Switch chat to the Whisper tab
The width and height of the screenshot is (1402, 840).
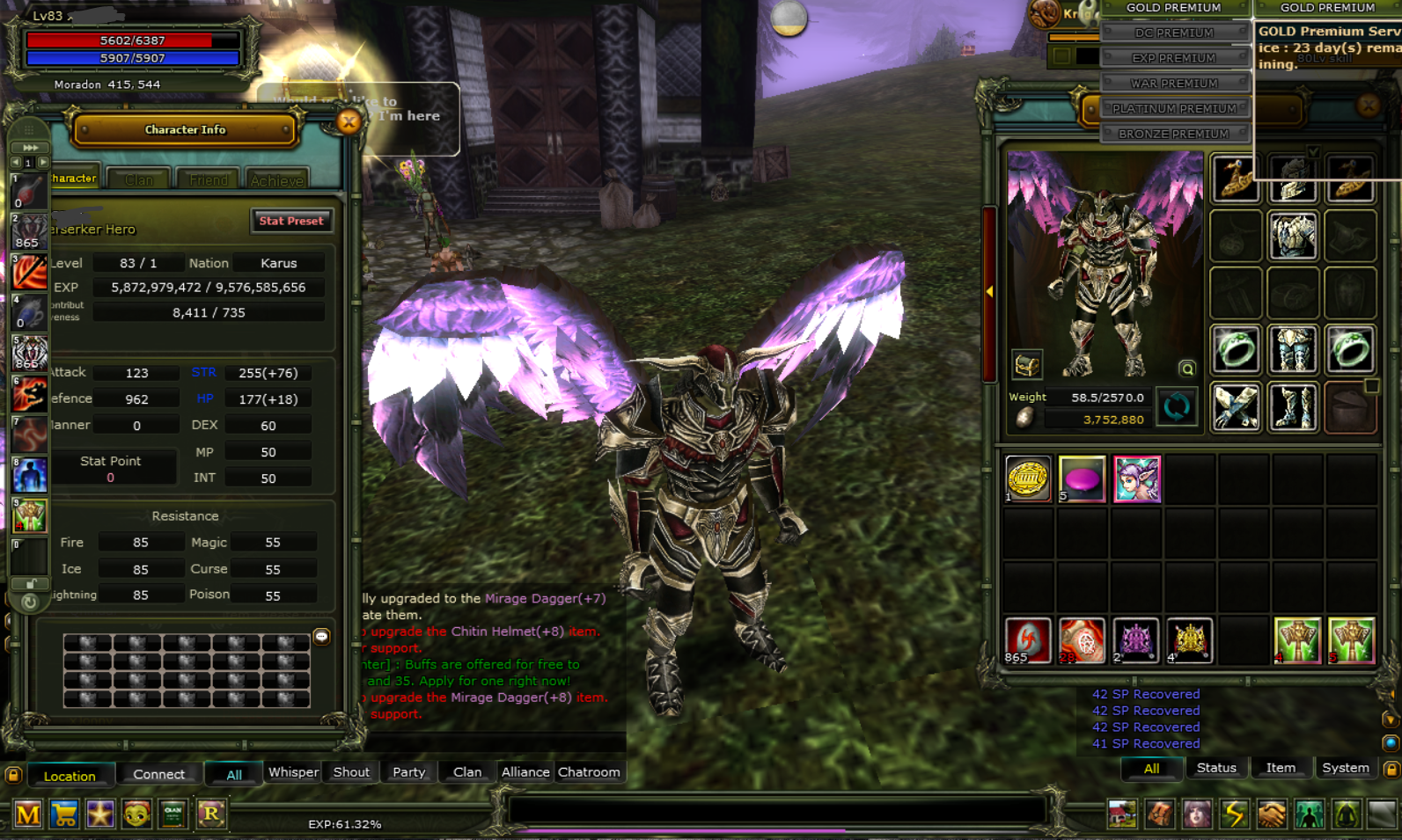coord(293,772)
